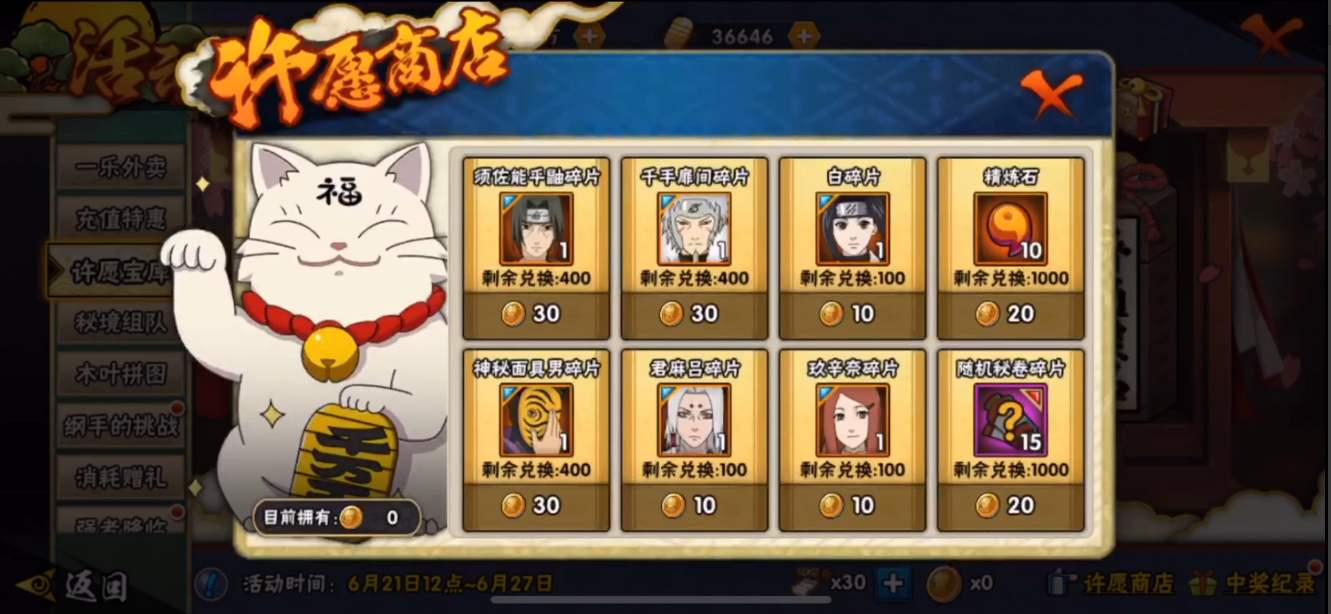Add more wish tickets with blue plus
This screenshot has width=1331, height=614.
tap(893, 582)
